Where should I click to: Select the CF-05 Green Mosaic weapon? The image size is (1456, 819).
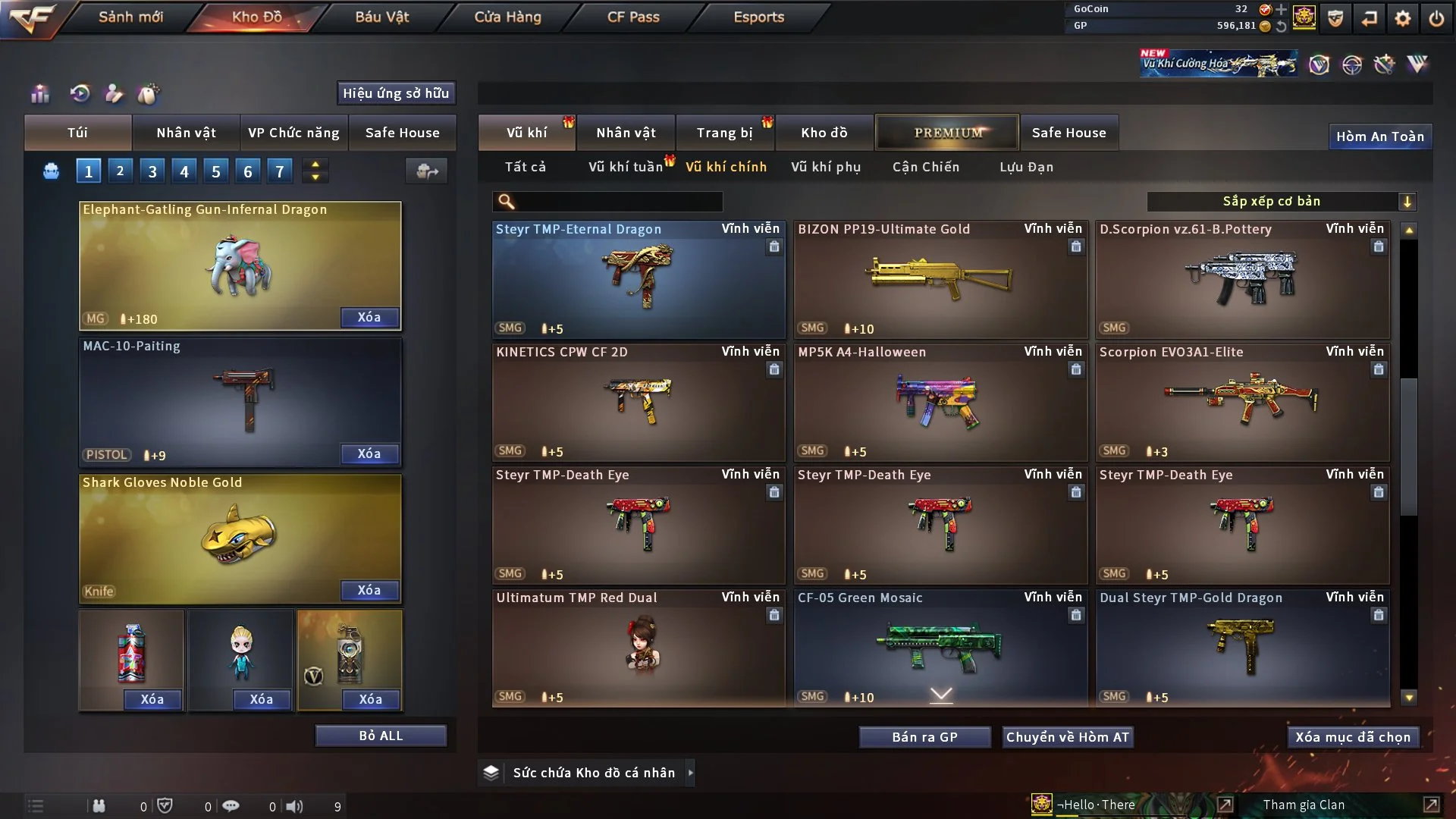940,648
